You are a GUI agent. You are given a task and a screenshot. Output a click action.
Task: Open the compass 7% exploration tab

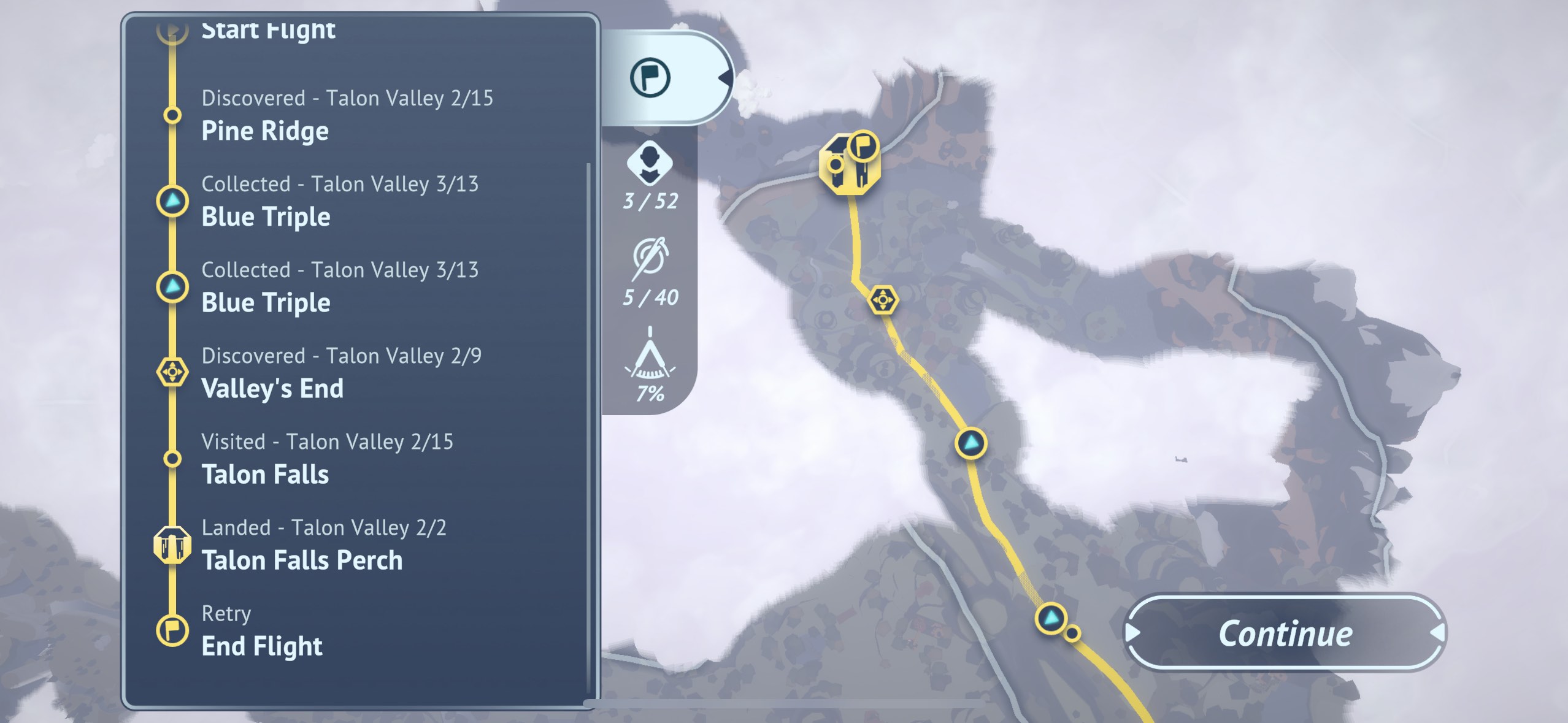point(650,367)
